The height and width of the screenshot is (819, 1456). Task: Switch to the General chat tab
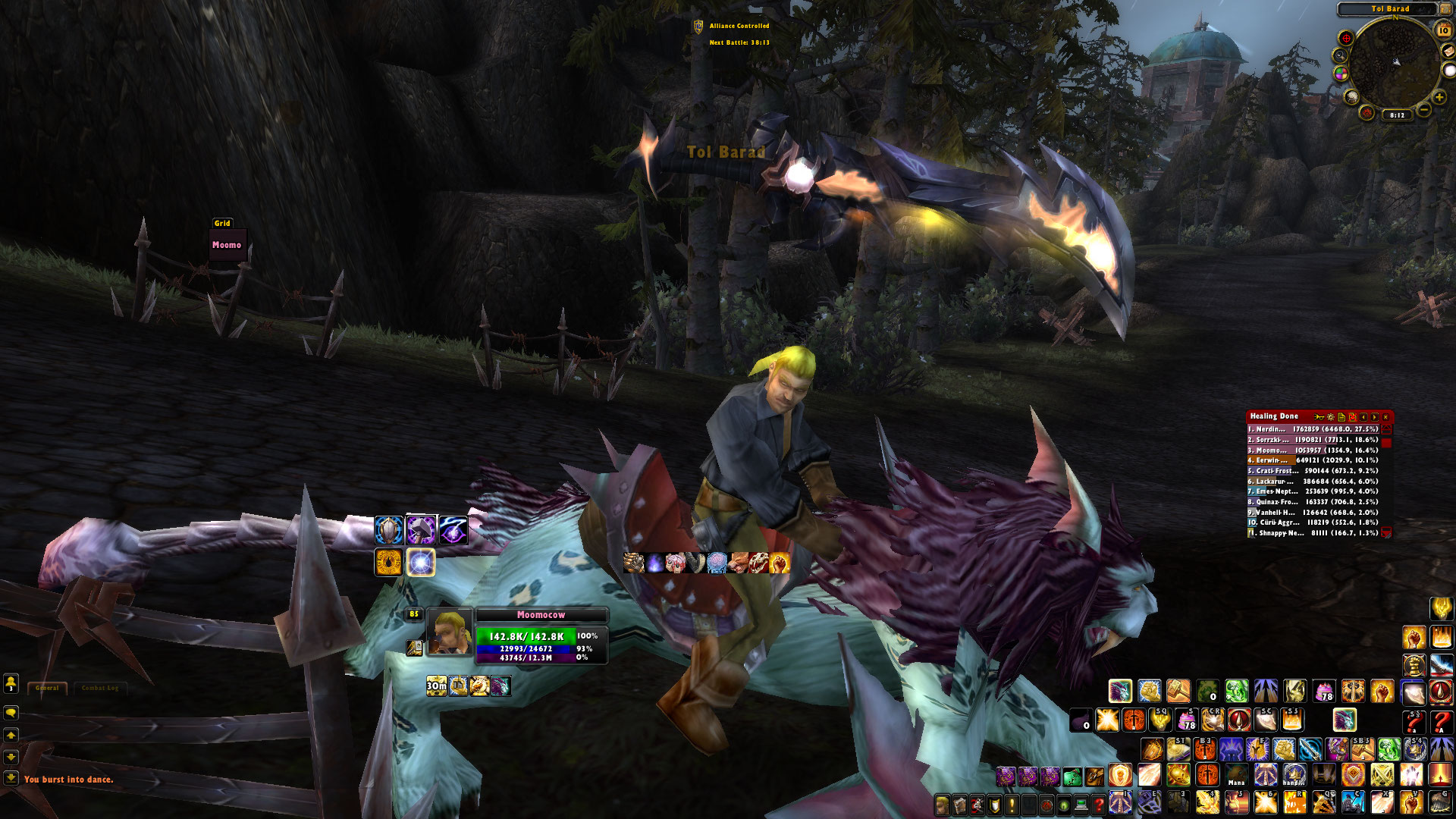pos(47,688)
